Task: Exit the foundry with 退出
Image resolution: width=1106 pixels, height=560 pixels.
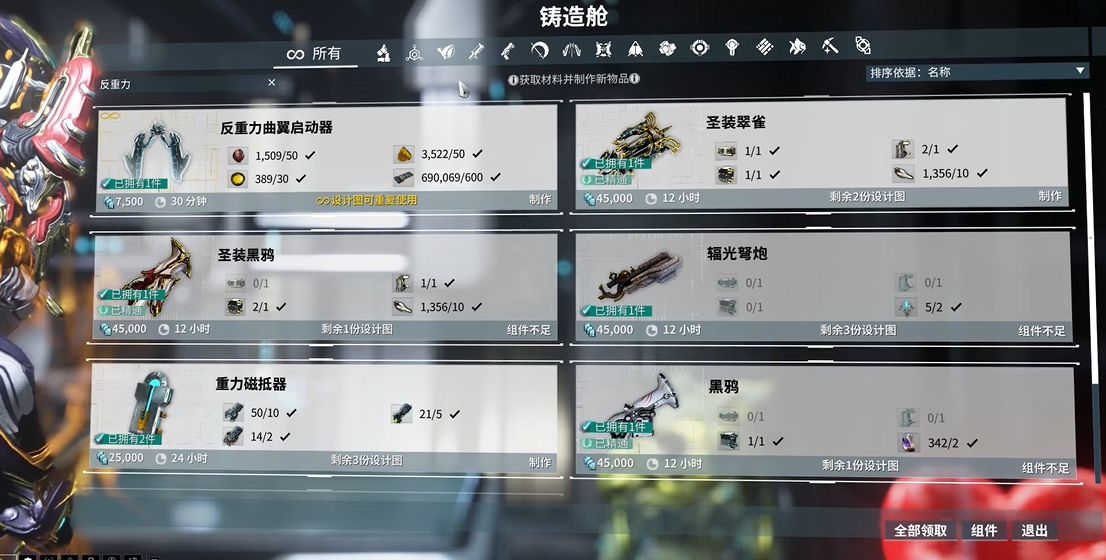Action: 1034,531
